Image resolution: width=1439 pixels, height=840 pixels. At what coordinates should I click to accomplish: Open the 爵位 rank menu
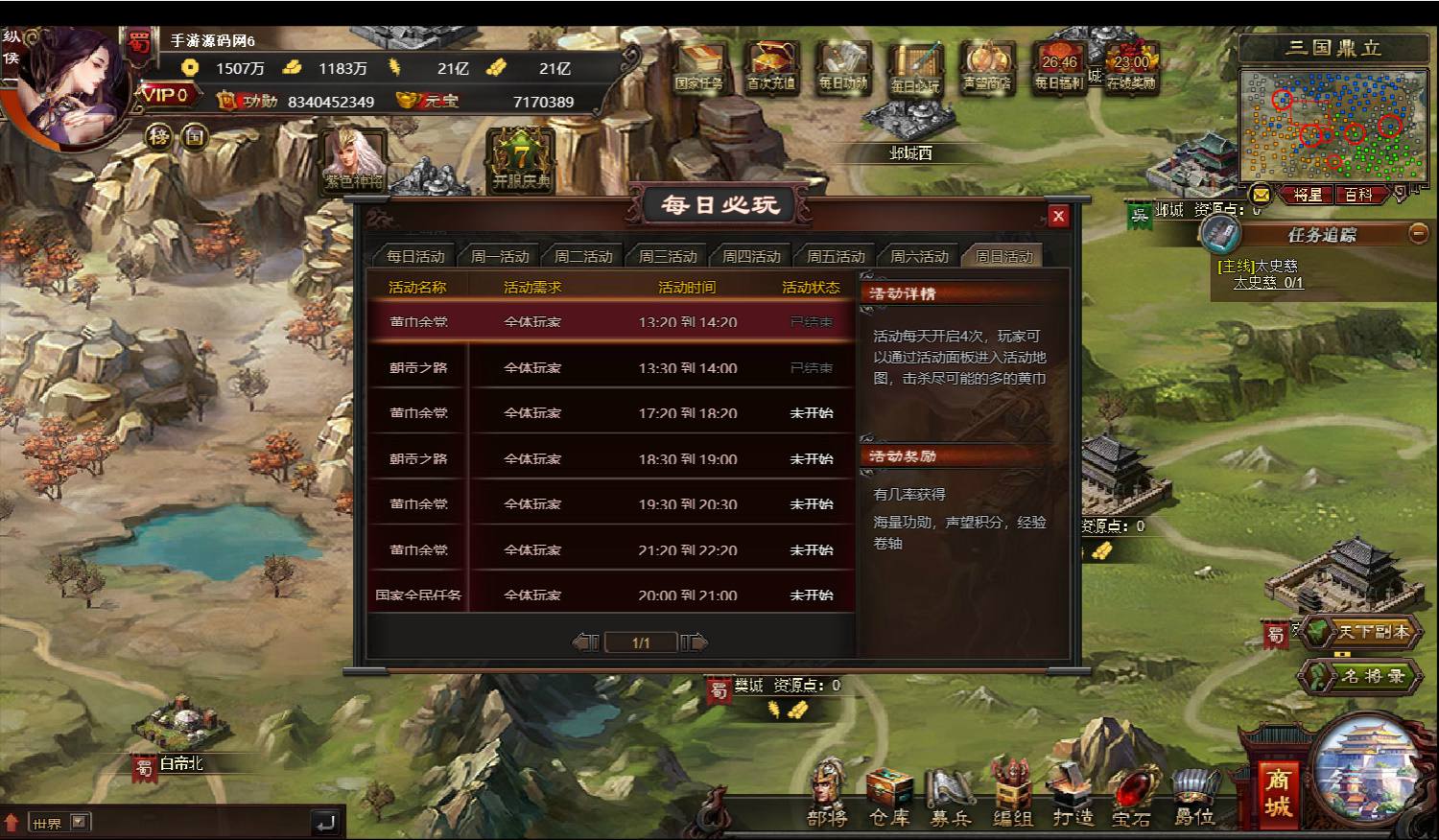click(1194, 794)
